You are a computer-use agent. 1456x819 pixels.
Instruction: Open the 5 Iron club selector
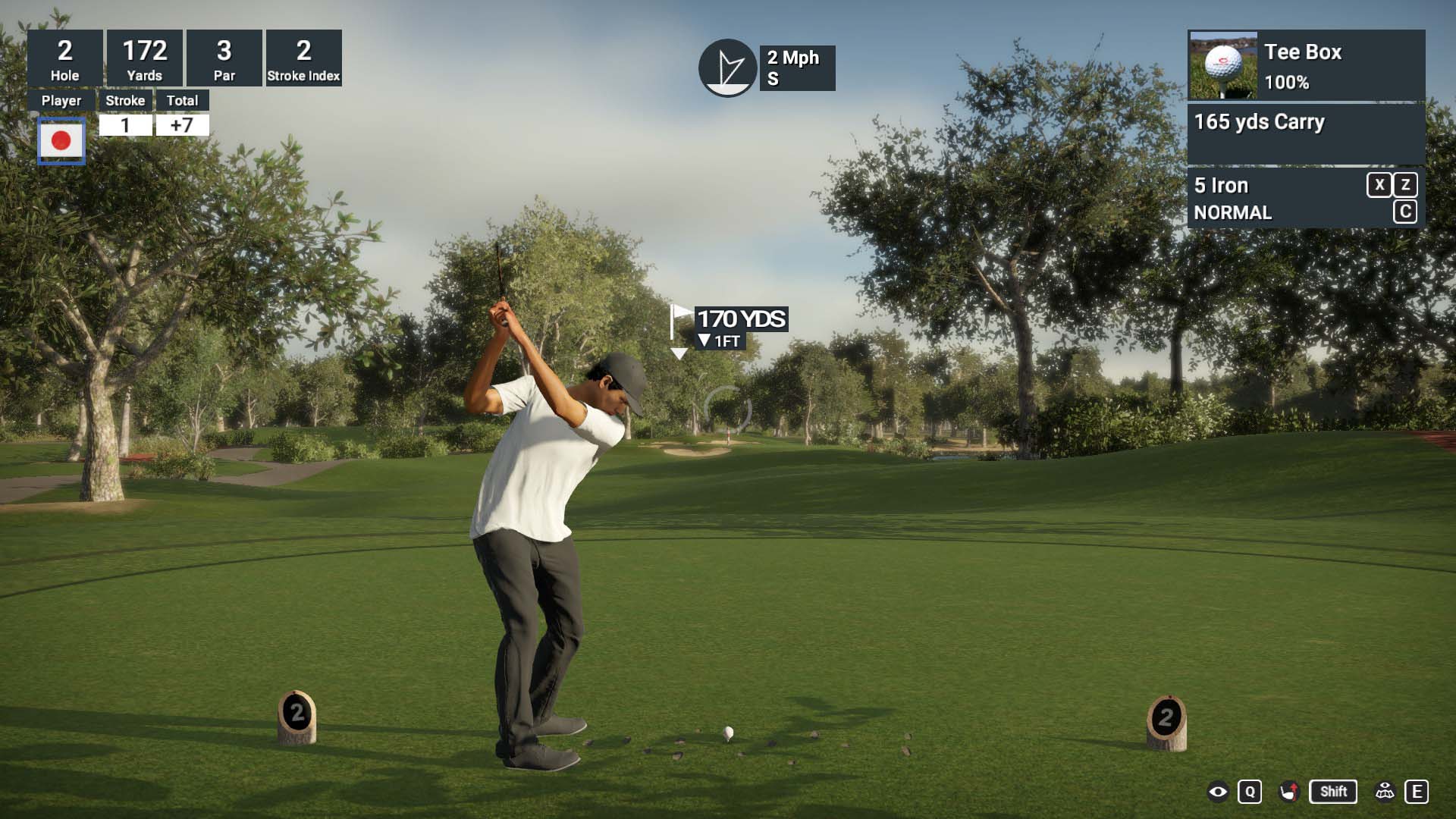pyautogui.click(x=1221, y=185)
